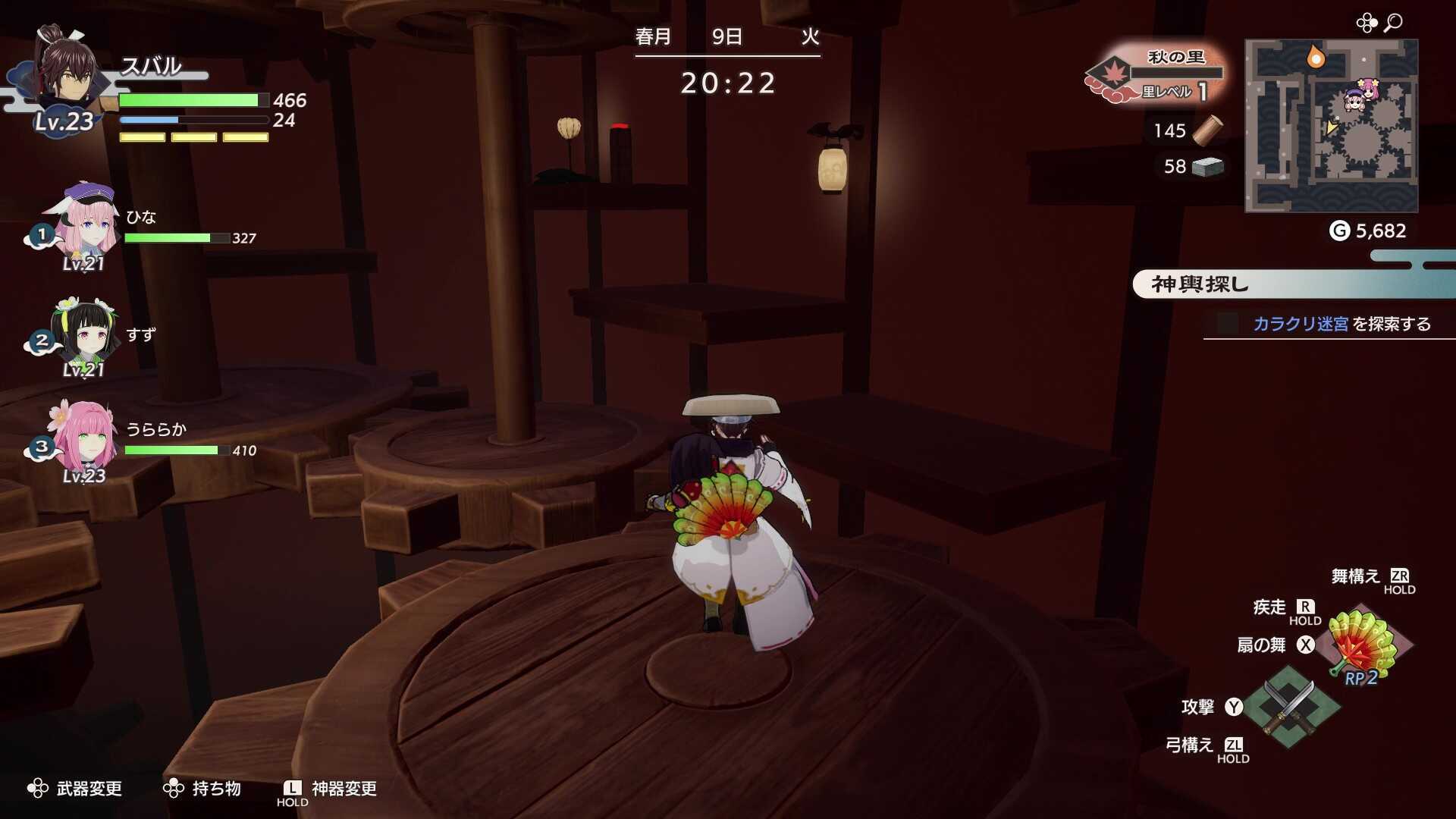Click the 里レベル progress bar
Viewport: 1456px width, 819px height.
pyautogui.click(x=1175, y=74)
